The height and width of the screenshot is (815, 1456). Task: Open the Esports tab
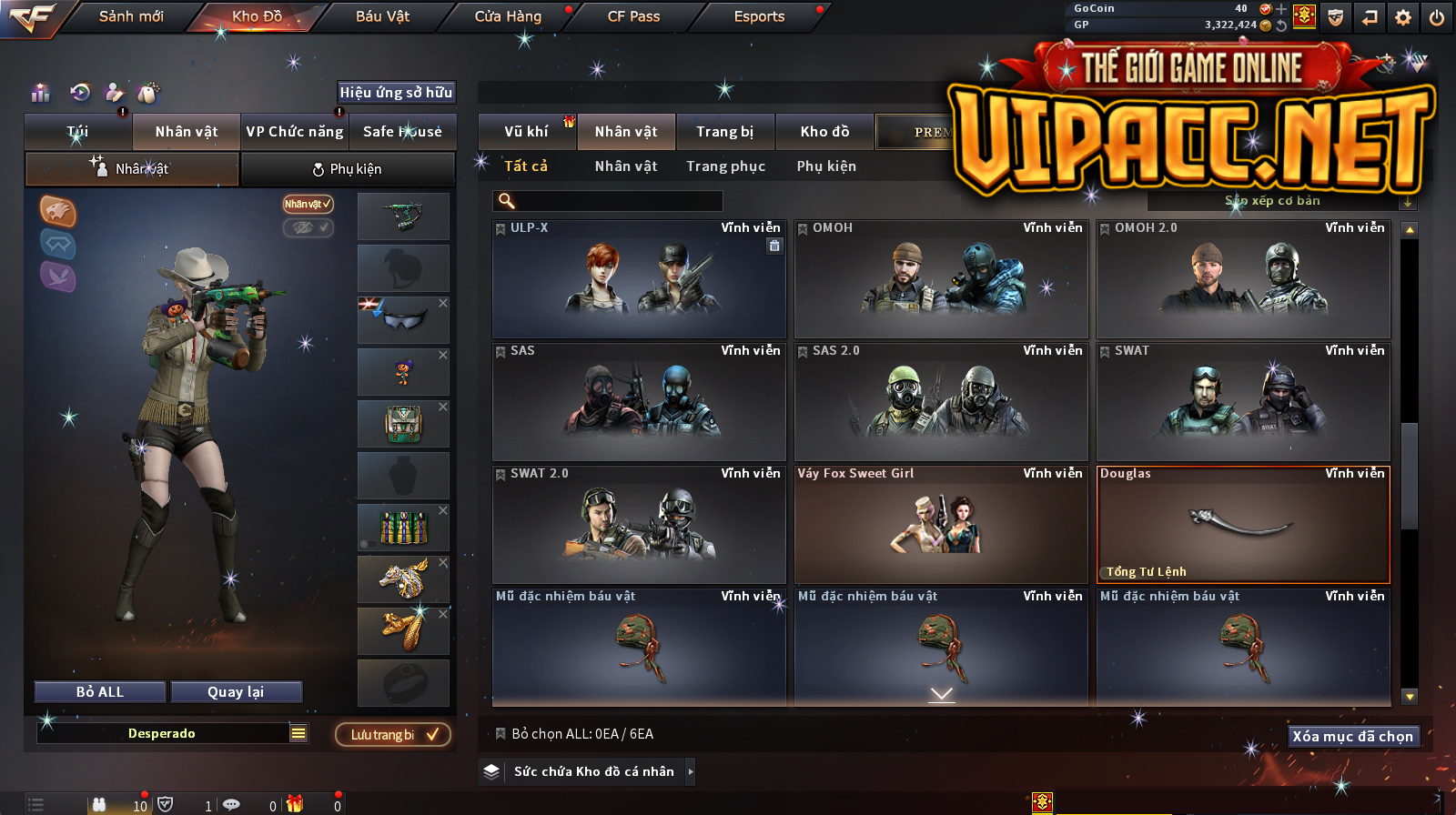pos(759,16)
